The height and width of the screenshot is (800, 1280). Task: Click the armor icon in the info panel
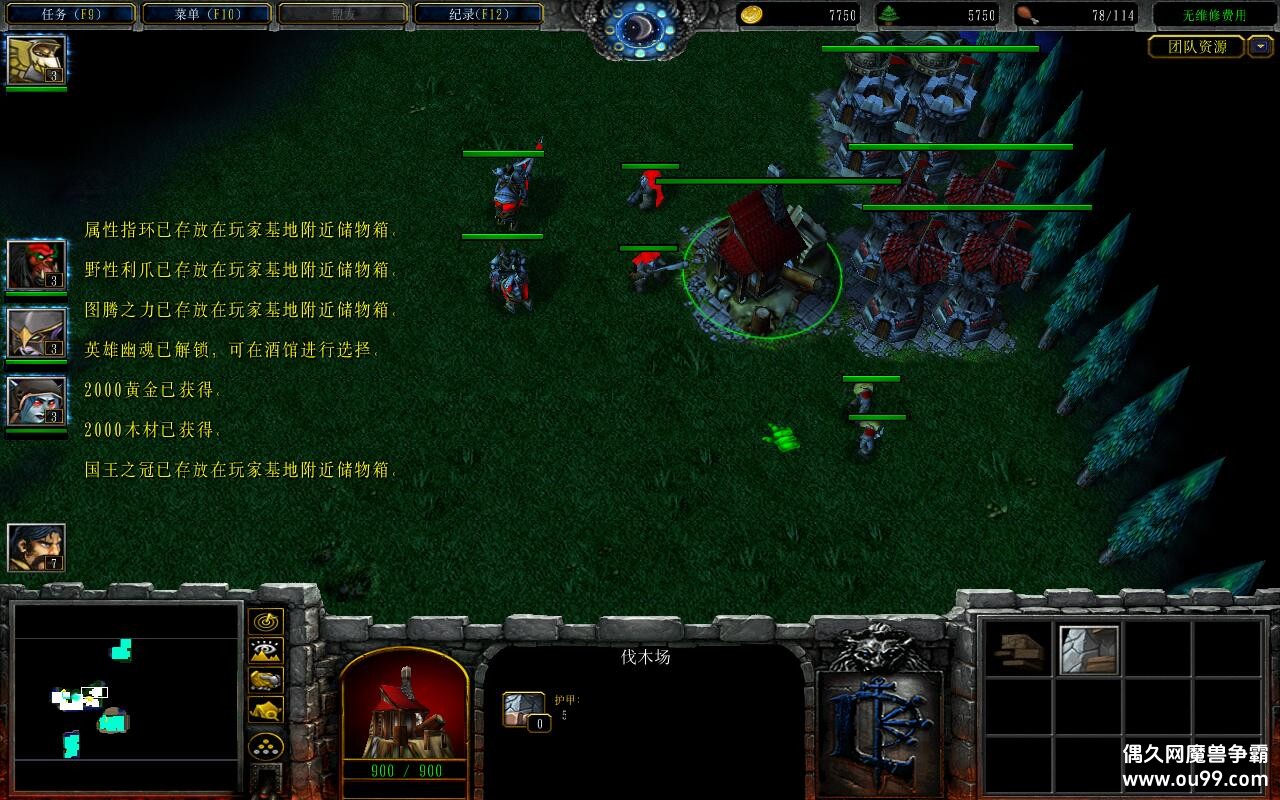tap(522, 708)
